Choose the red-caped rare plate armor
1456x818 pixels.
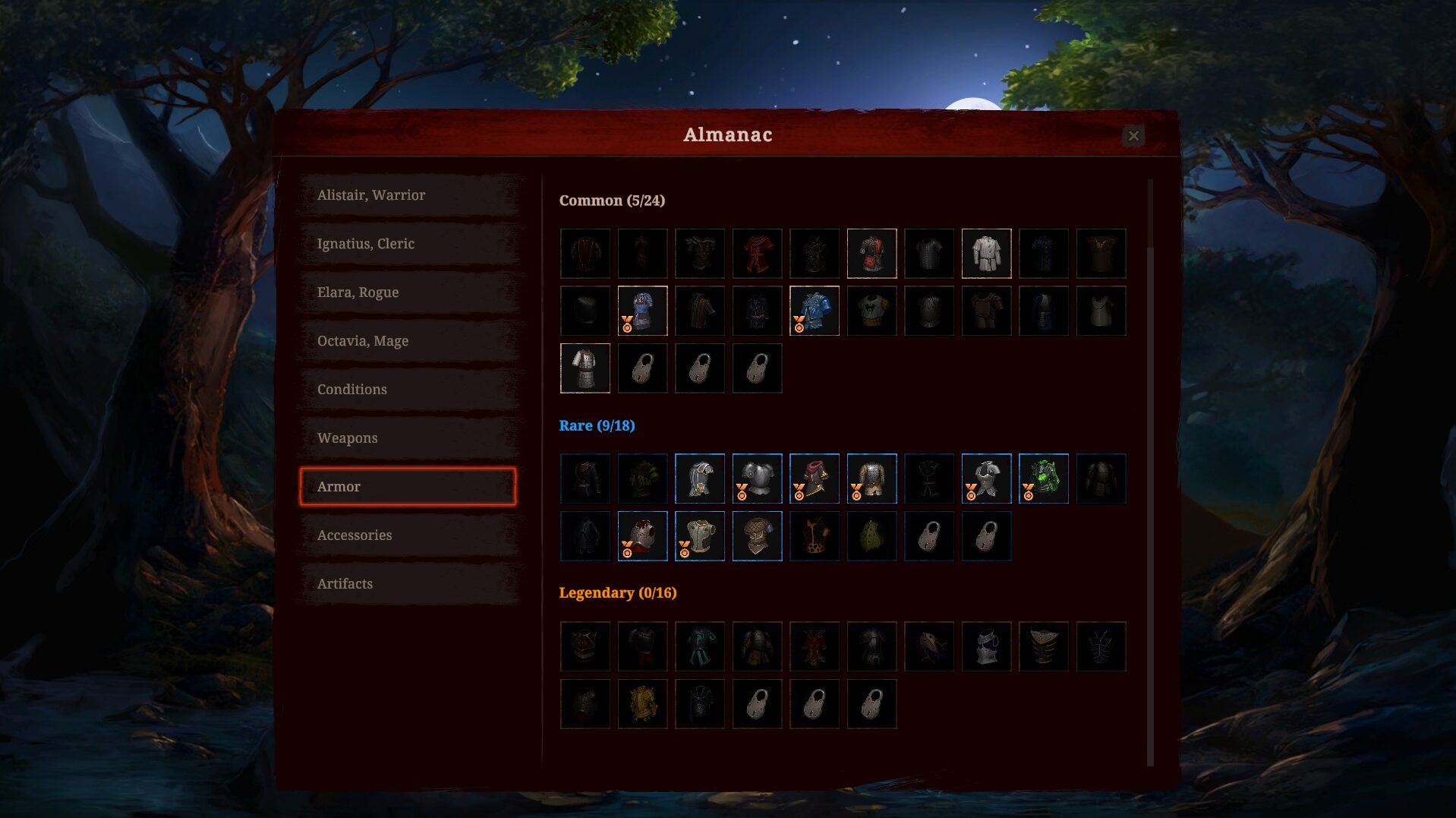[642, 536]
